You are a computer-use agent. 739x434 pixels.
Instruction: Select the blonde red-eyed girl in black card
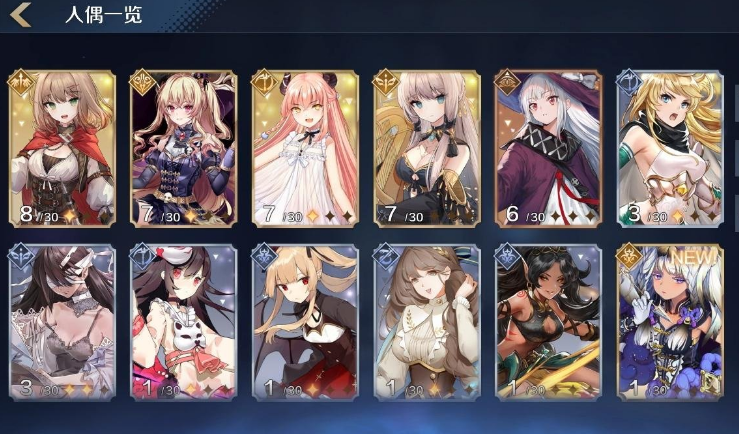pos(305,322)
